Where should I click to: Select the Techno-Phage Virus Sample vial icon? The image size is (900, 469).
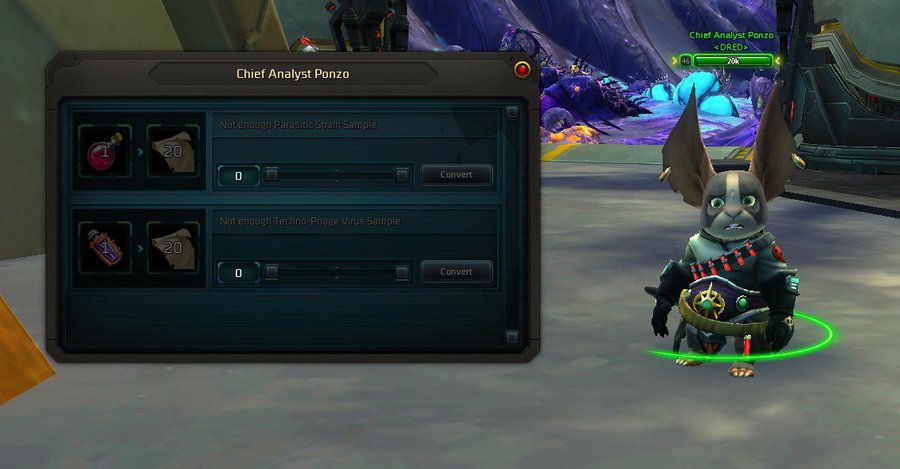click(x=105, y=248)
